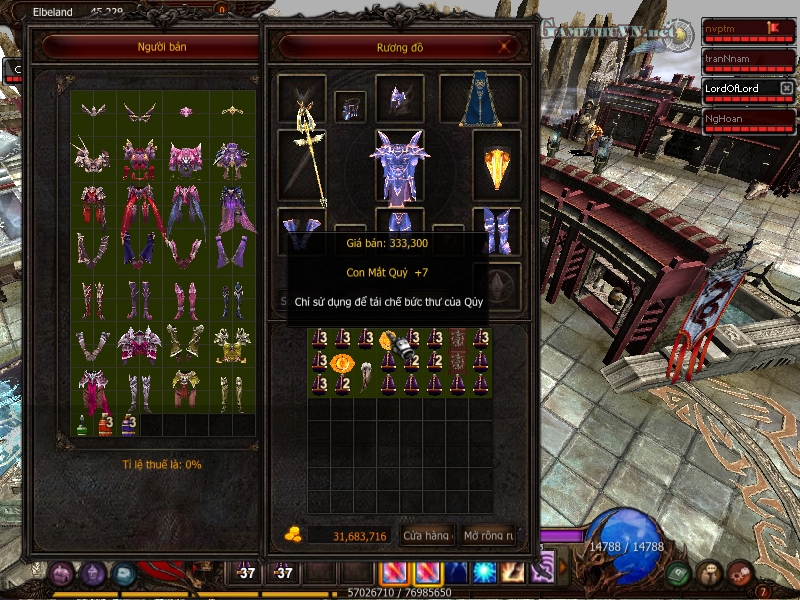This screenshot has width=800, height=600.
Task: Select the small blue gloves slot
Action: pyautogui.click(x=350, y=106)
